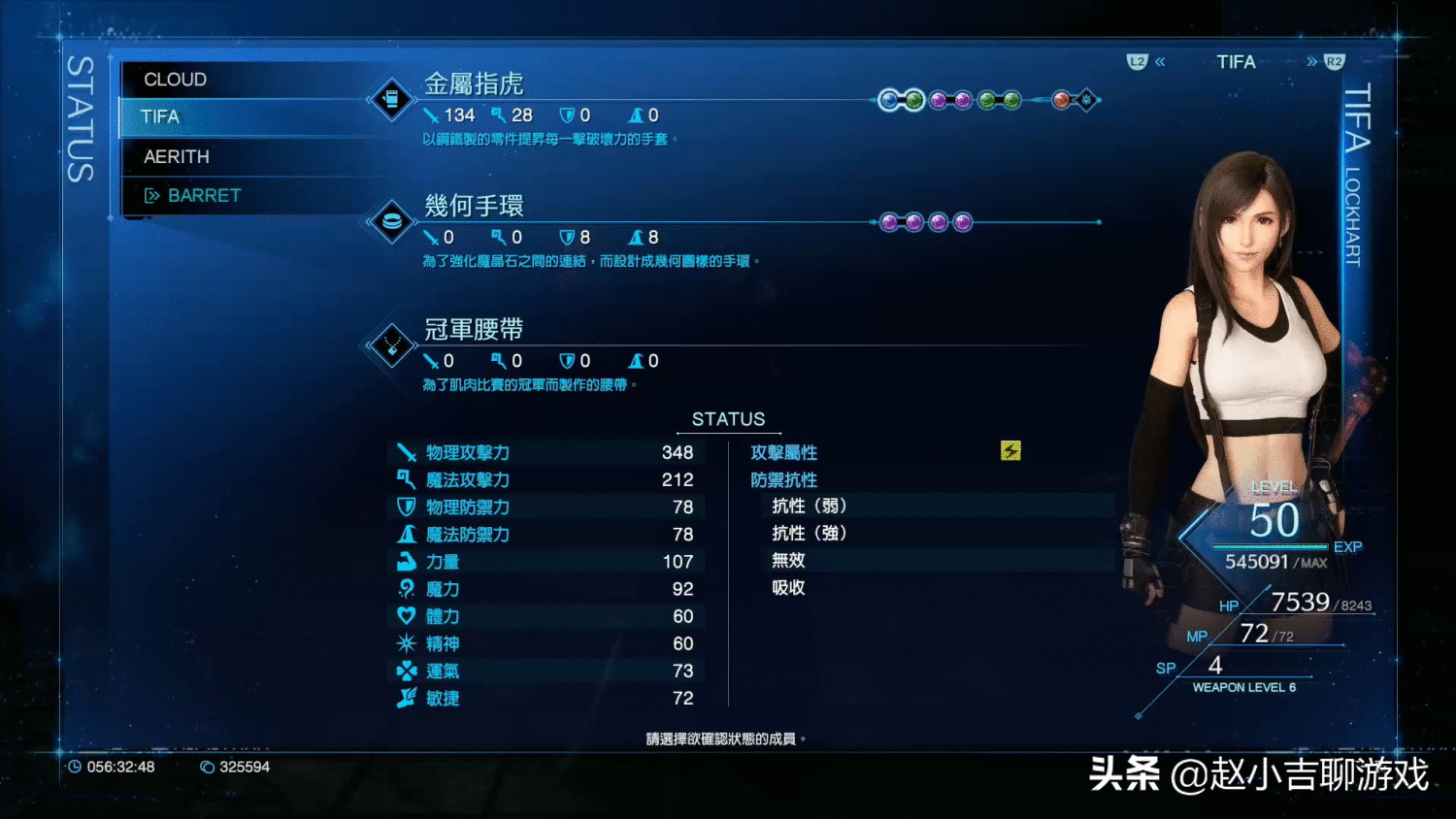Image resolution: width=1456 pixels, height=819 pixels.
Task: Select the linked green materia orb on the weapon
Action: [x=913, y=100]
